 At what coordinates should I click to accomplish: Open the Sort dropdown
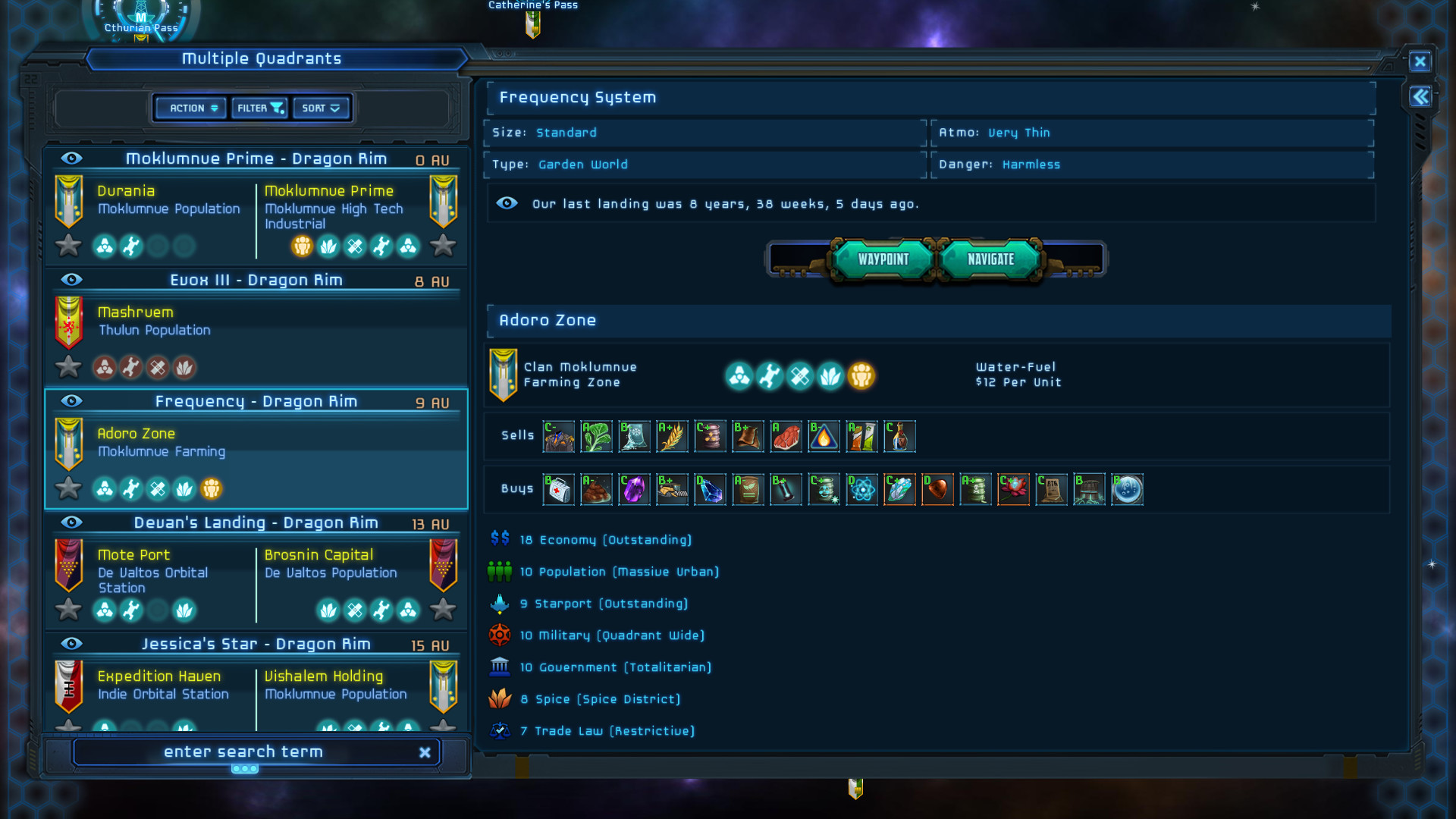pyautogui.click(x=321, y=108)
